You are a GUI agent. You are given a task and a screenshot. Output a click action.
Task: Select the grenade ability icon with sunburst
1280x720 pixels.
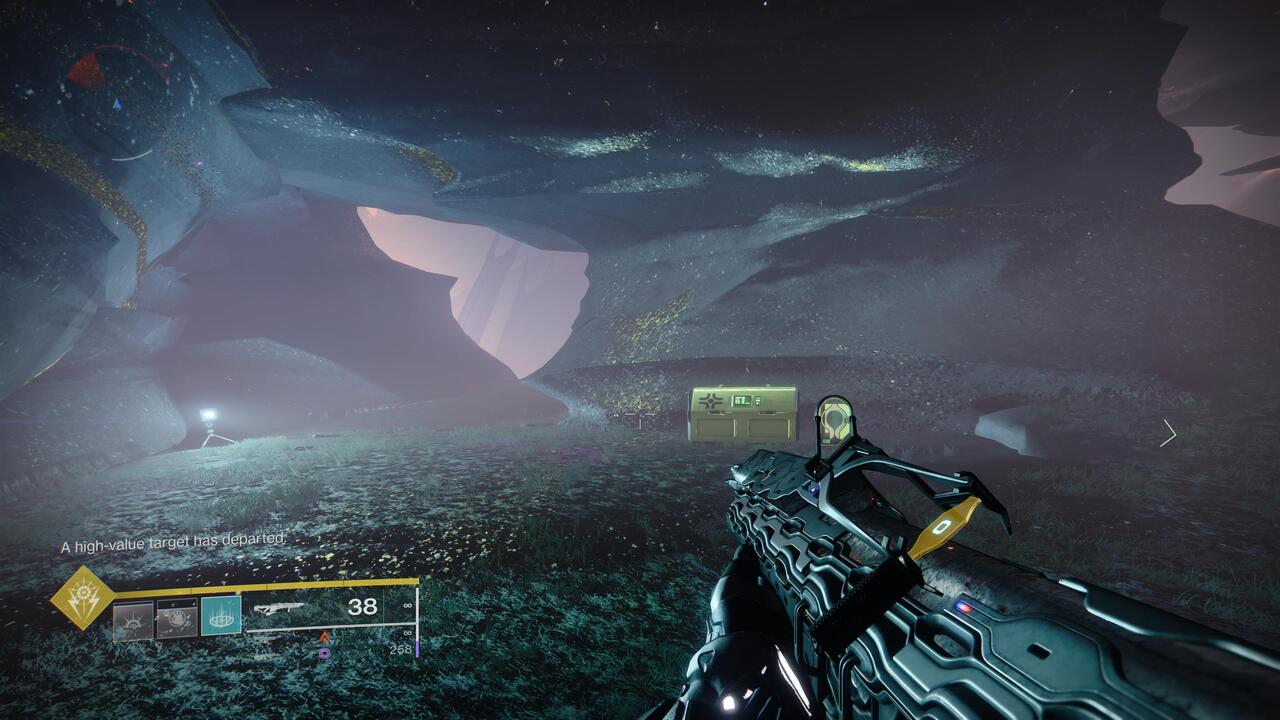133,619
